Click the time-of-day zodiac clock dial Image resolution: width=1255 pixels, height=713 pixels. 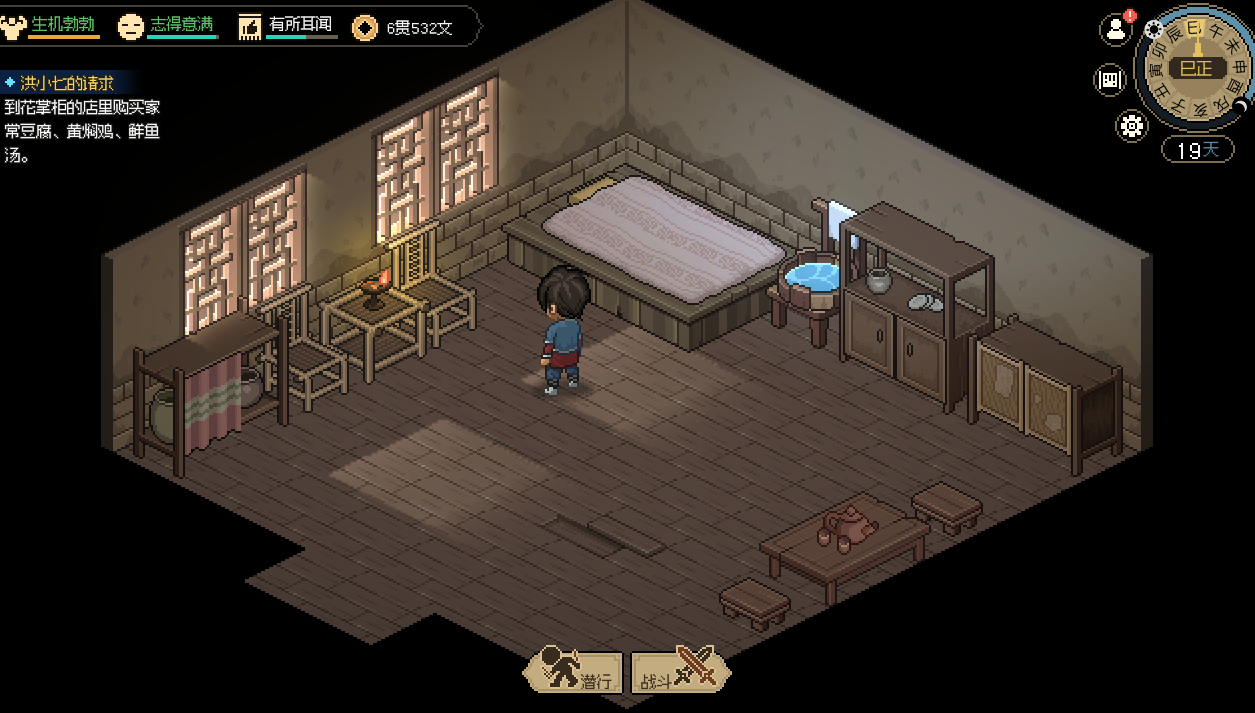click(x=1195, y=68)
